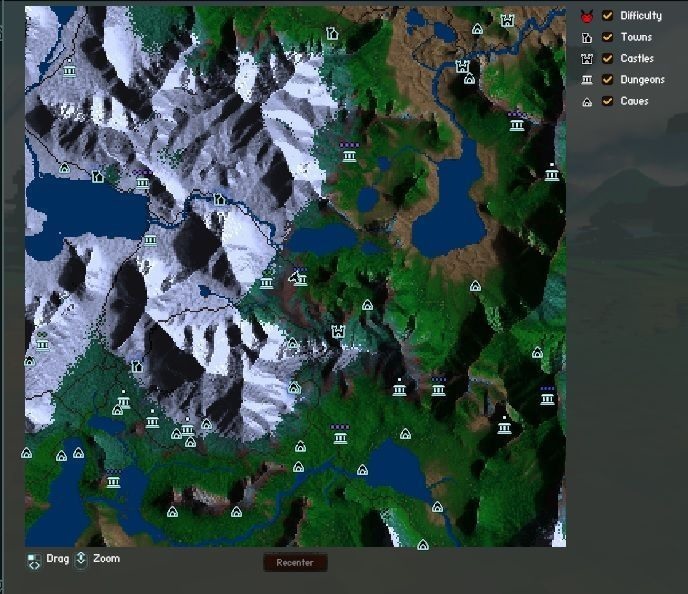Screen dimensions: 688x594
Task: Uncheck the Towns filter
Action: pos(607,37)
